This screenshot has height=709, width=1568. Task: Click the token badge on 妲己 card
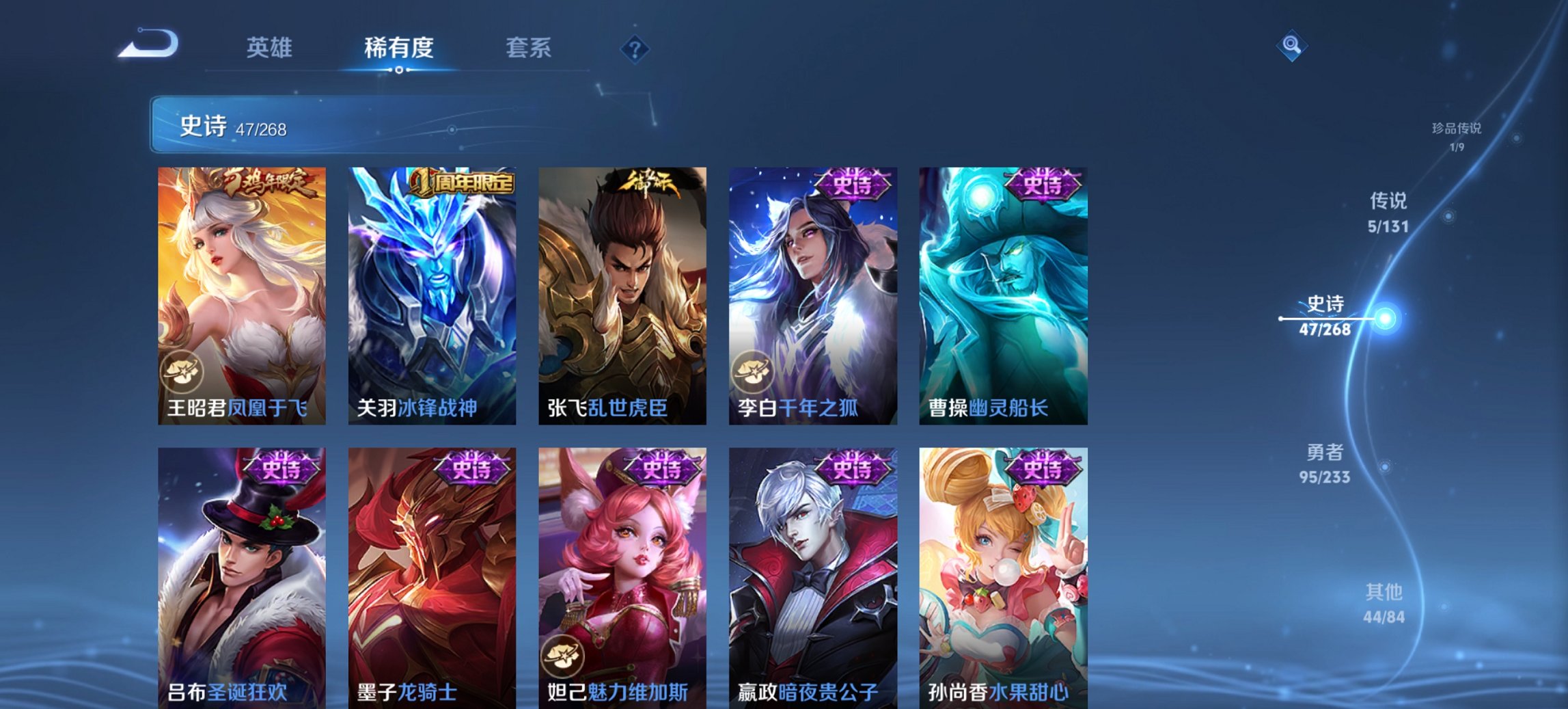click(x=562, y=654)
